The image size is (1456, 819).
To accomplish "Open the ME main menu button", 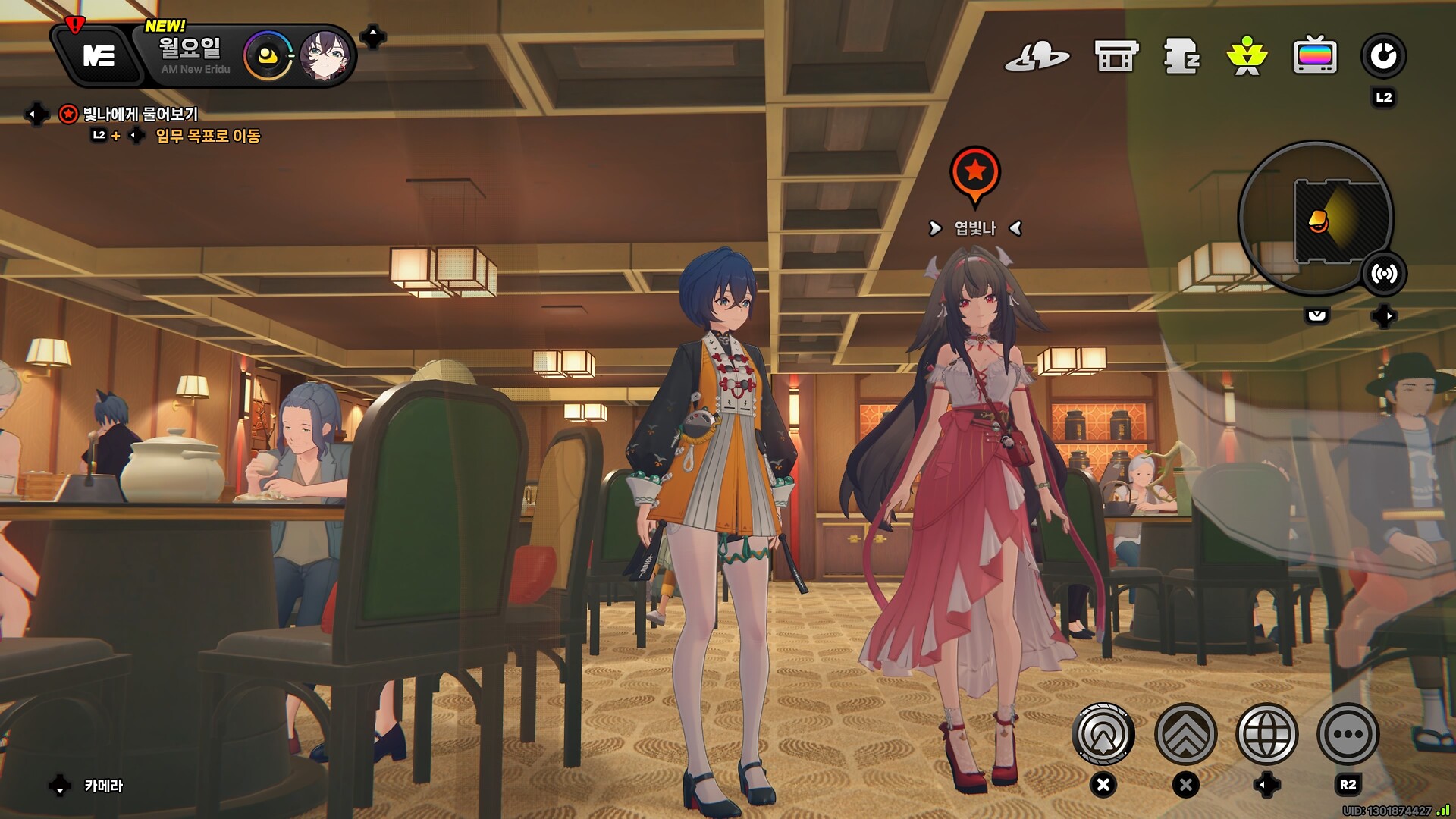I will tap(99, 55).
